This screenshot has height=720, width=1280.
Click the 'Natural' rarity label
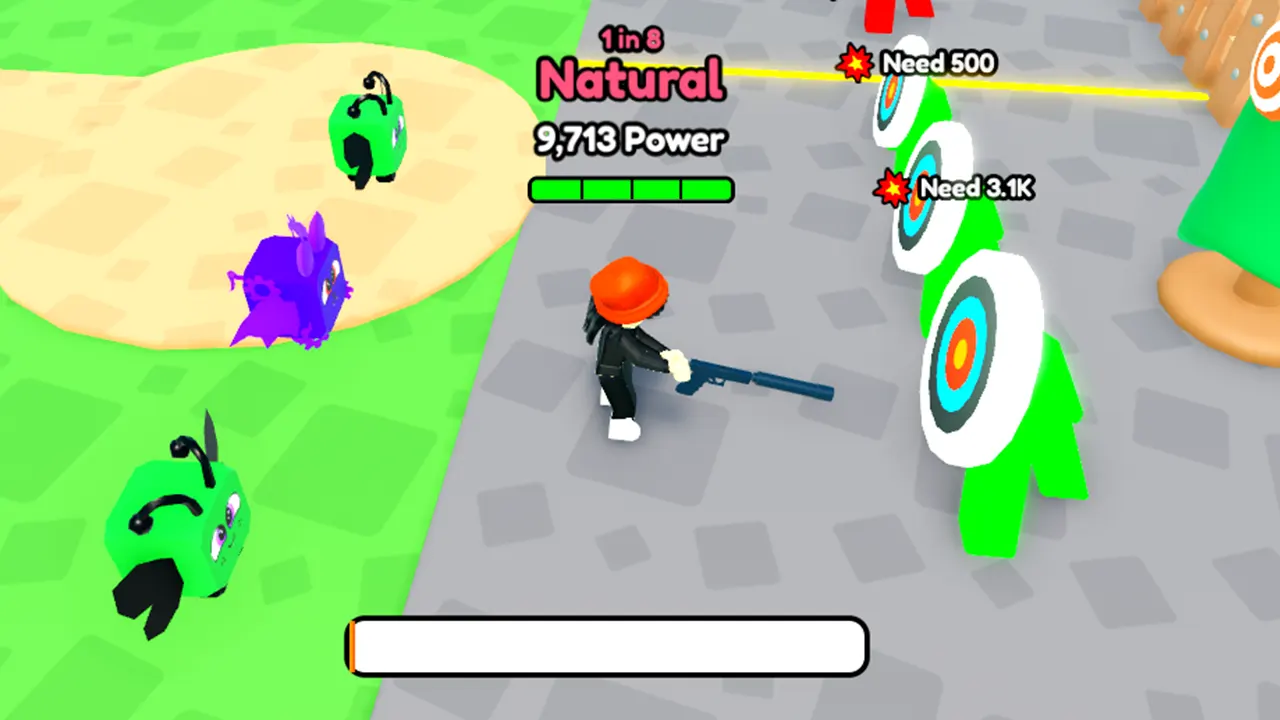[x=630, y=80]
